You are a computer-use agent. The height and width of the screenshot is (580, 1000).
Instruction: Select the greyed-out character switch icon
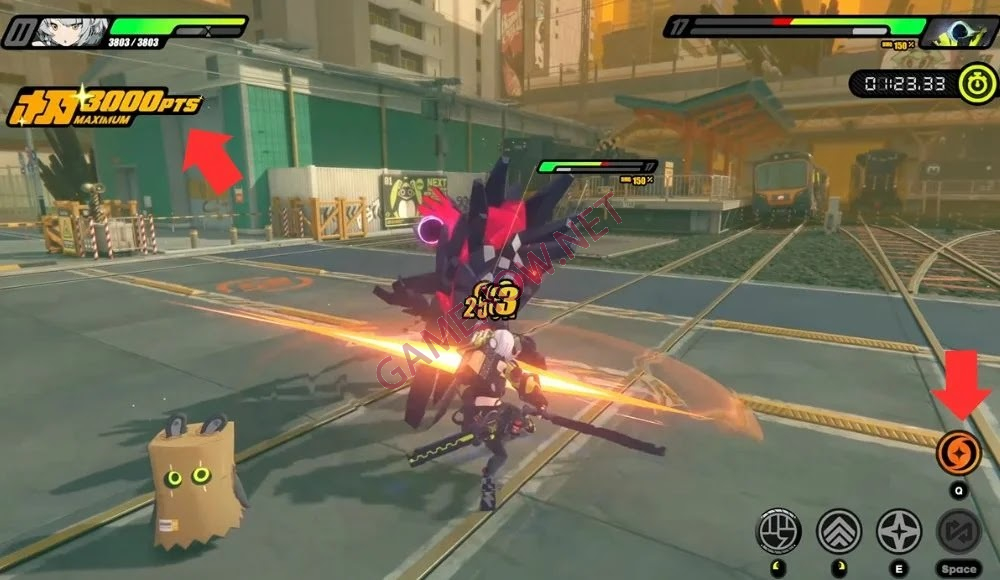(958, 530)
